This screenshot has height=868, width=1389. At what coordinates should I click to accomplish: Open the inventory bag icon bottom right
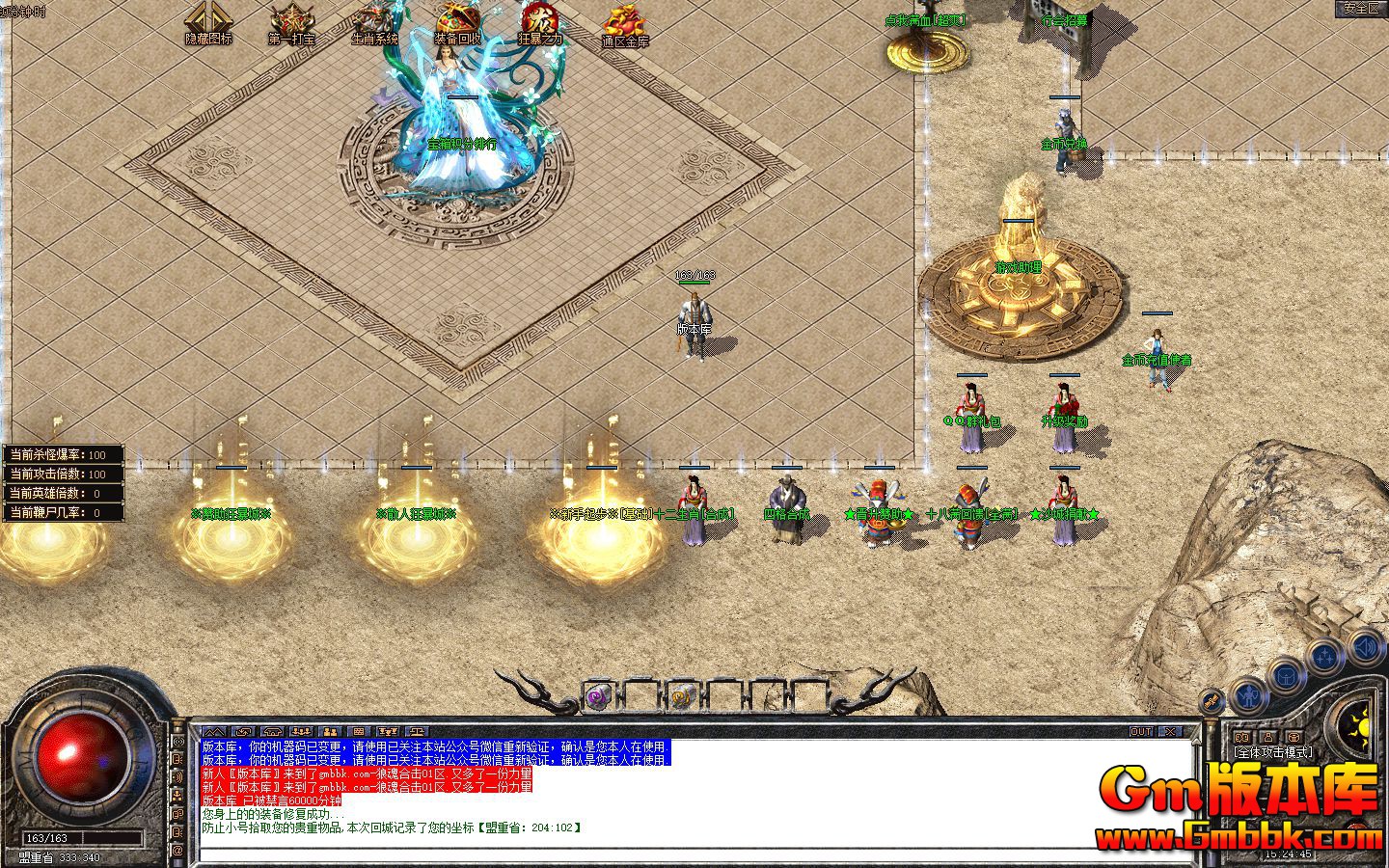pos(1286,677)
